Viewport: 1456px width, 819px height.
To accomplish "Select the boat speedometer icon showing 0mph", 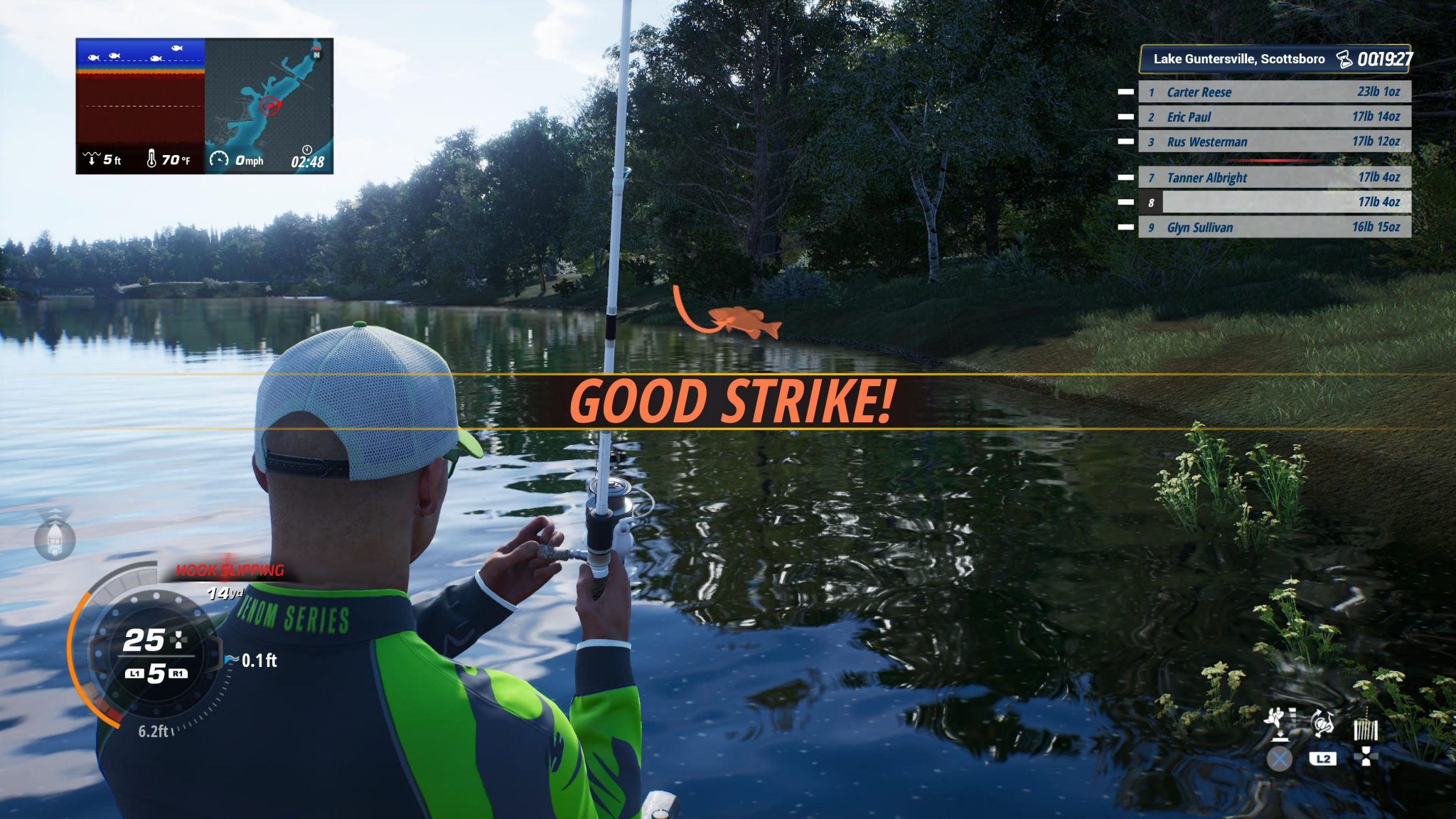I will [219, 159].
